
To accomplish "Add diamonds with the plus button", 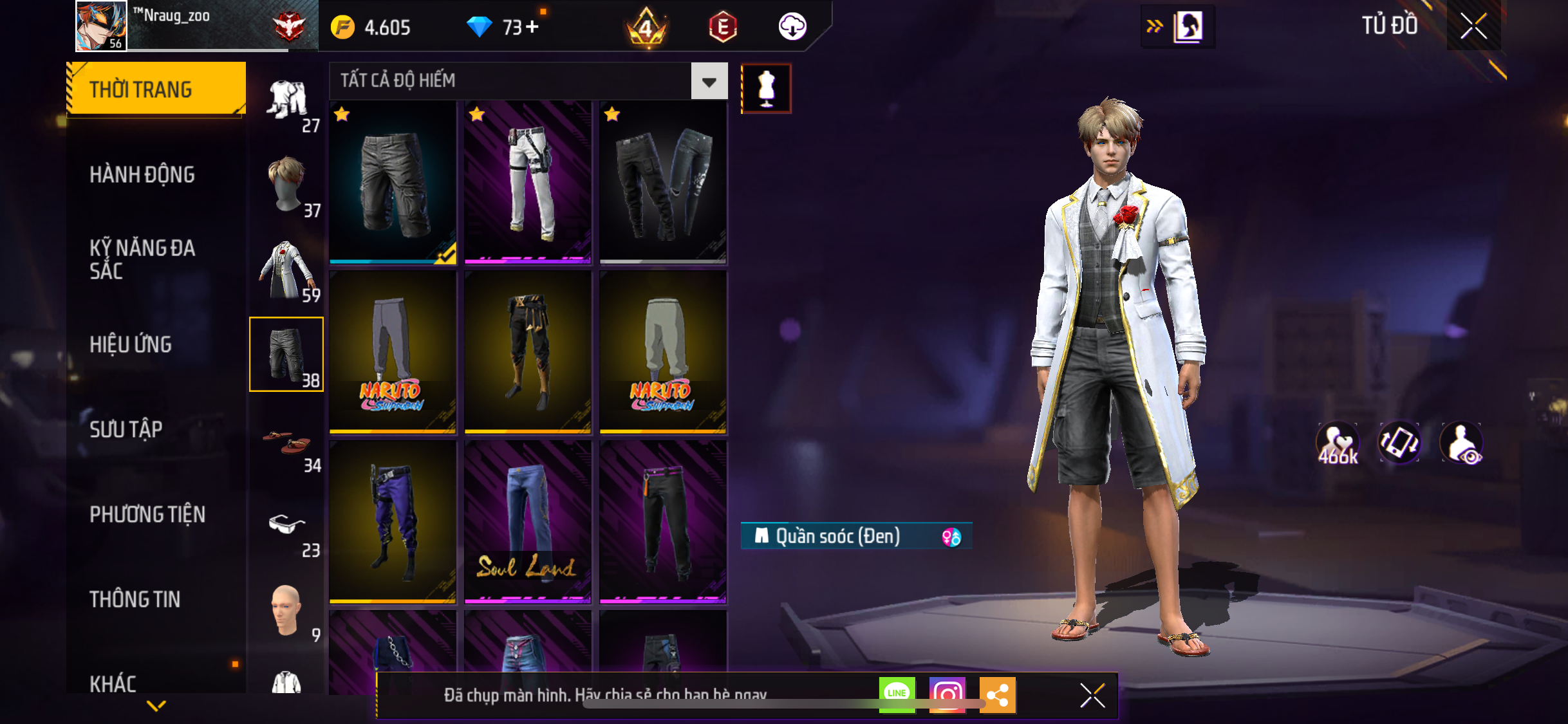I will [x=532, y=27].
